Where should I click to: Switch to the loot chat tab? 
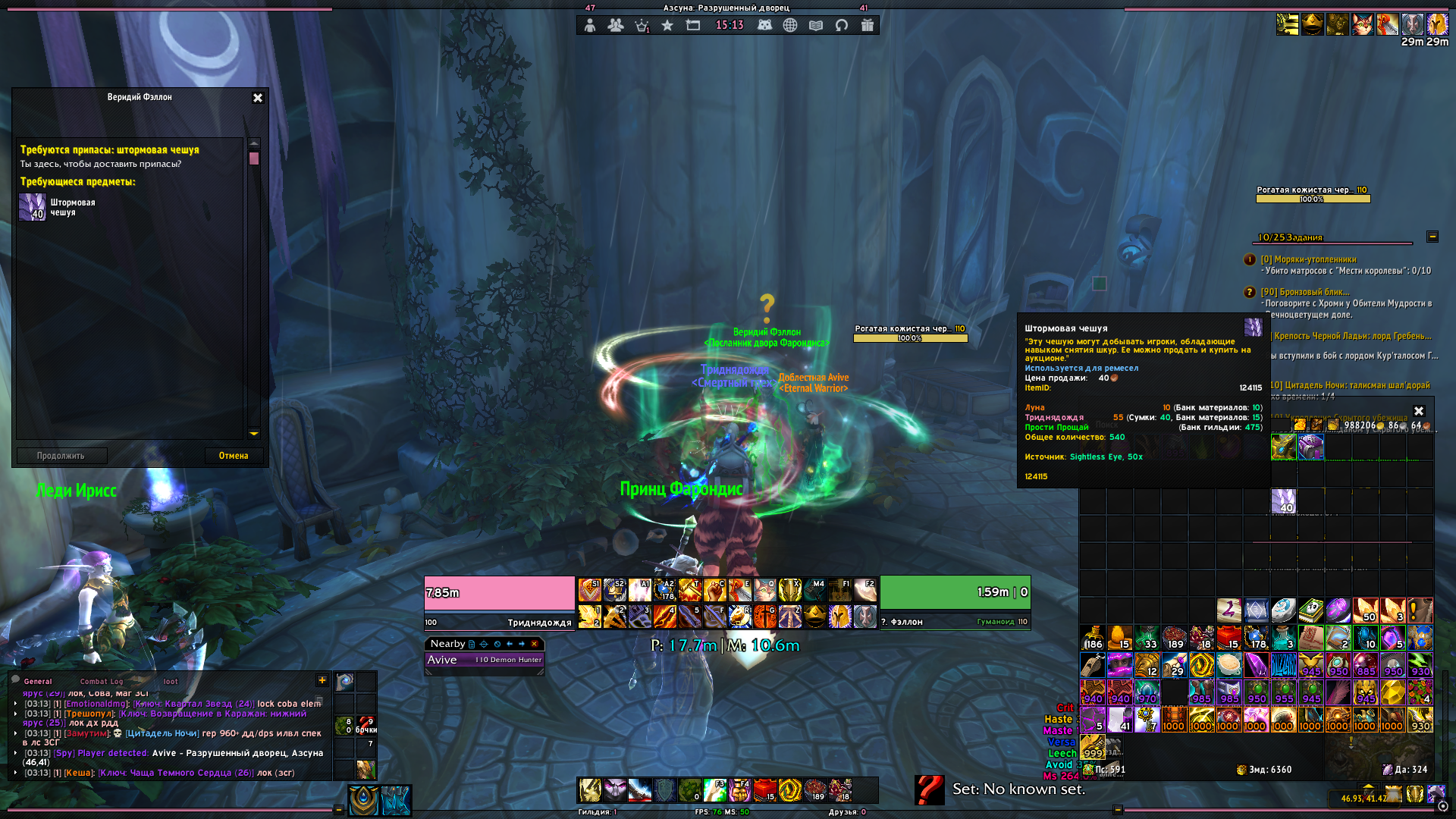click(x=171, y=681)
